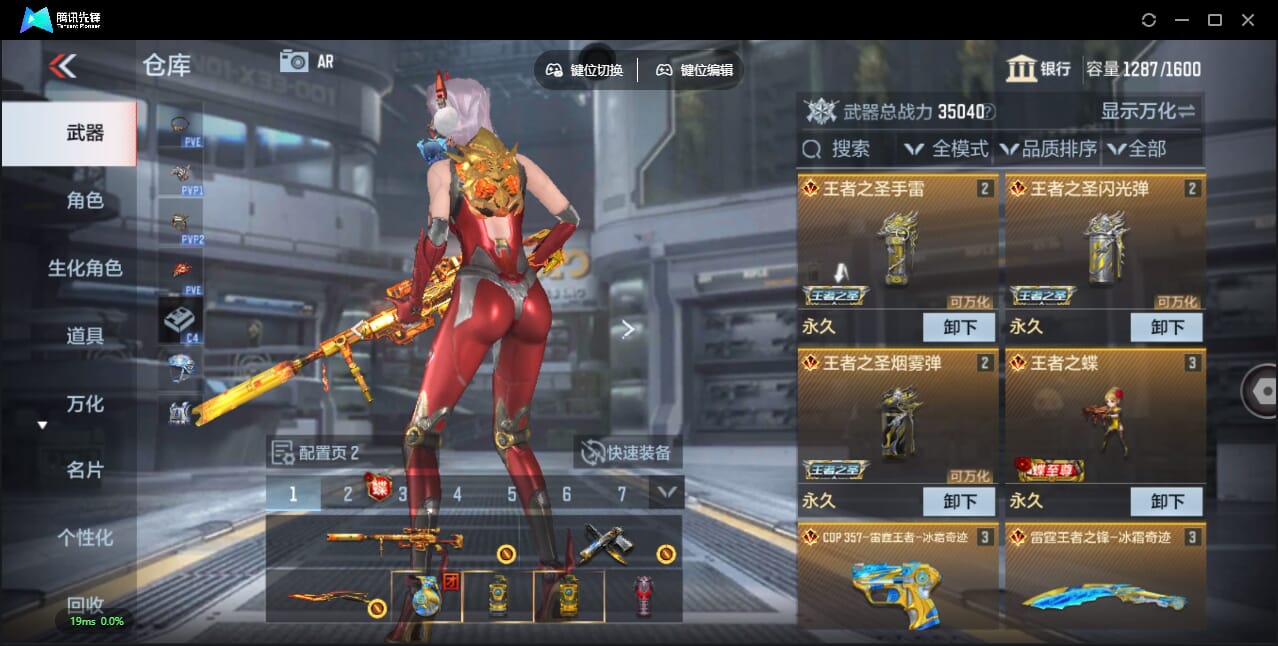
Task: Open the 万化 section
Action: point(85,404)
